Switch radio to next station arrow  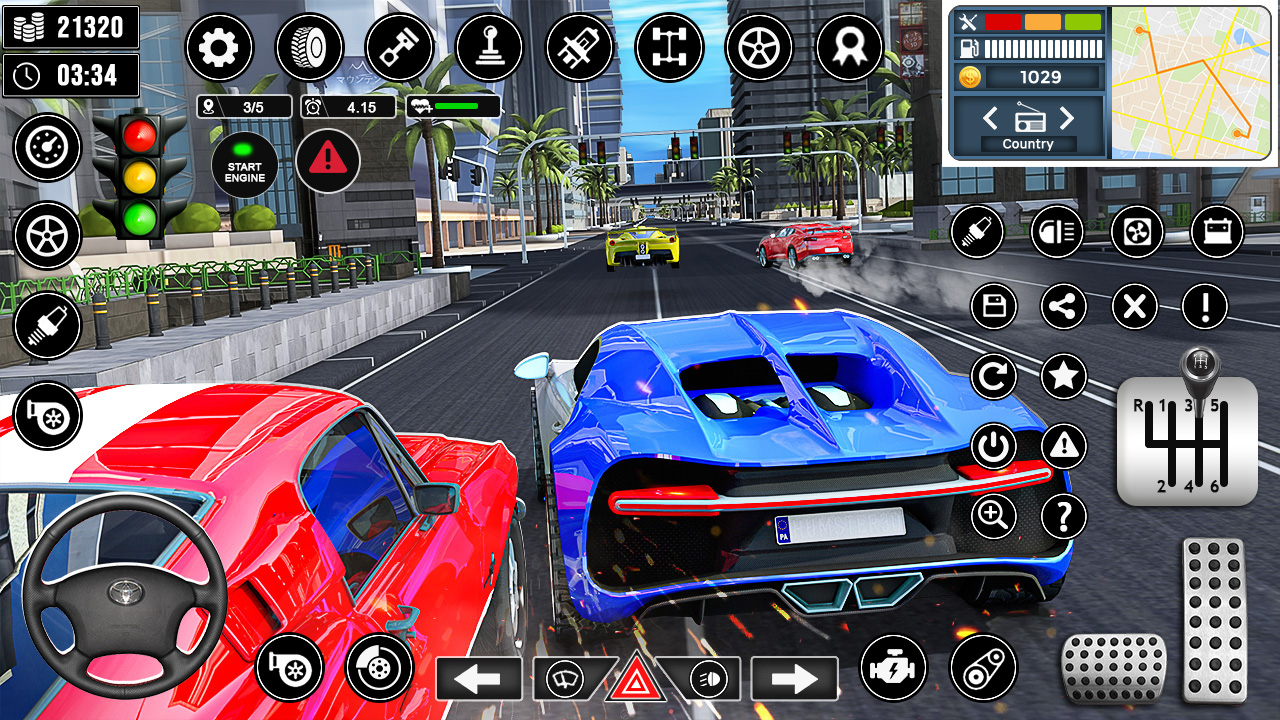click(1066, 119)
